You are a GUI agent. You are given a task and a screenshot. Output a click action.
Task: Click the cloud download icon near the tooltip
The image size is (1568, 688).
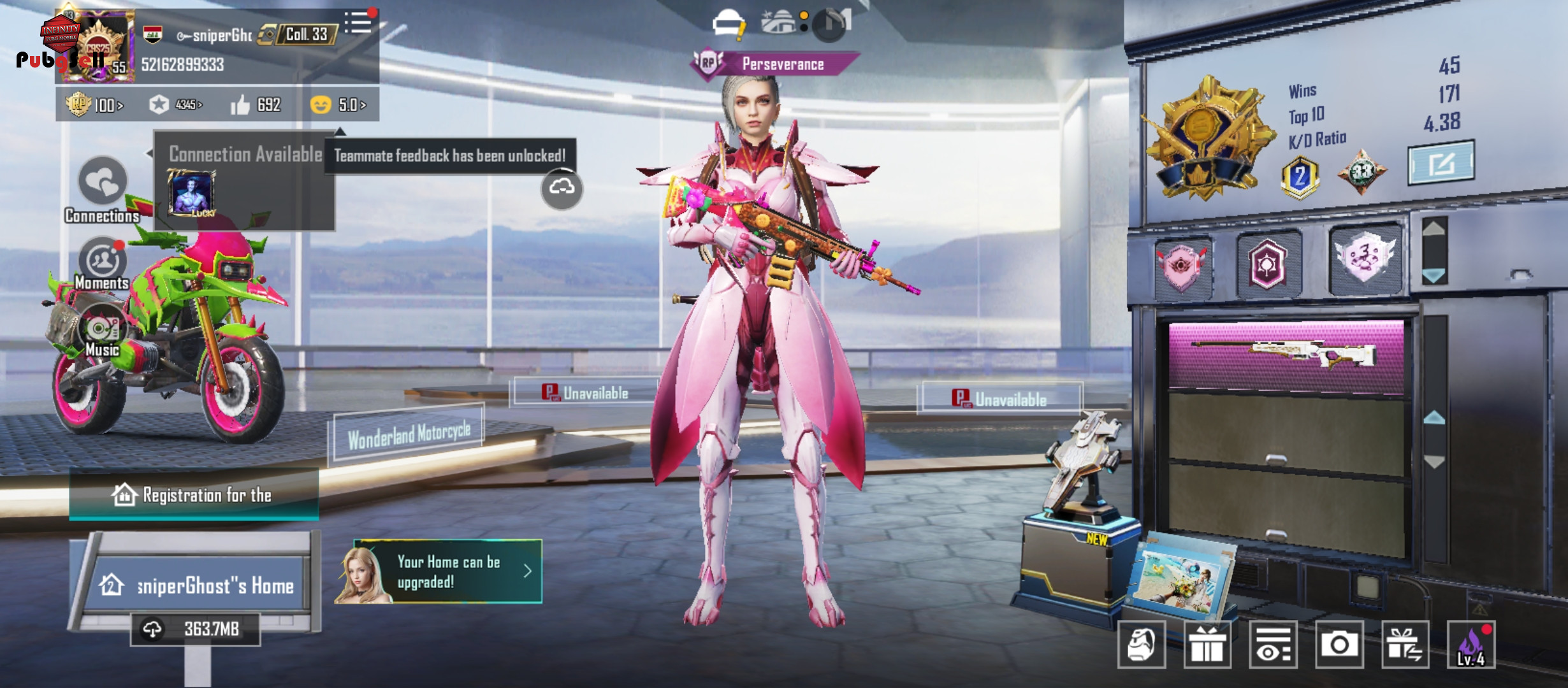[x=562, y=188]
